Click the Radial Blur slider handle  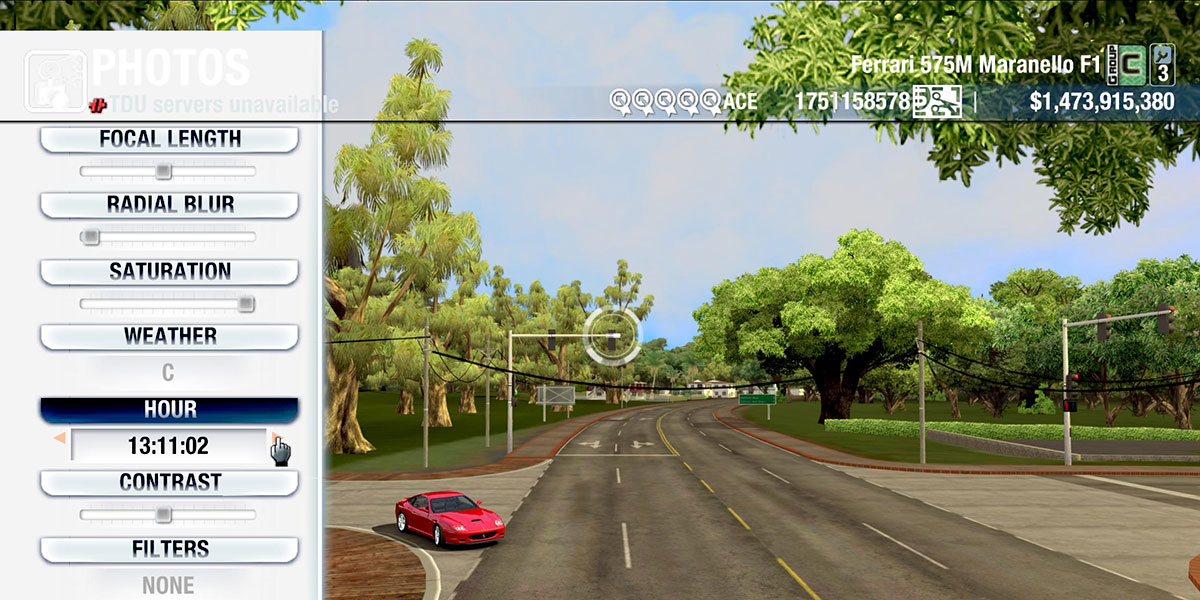coord(90,237)
